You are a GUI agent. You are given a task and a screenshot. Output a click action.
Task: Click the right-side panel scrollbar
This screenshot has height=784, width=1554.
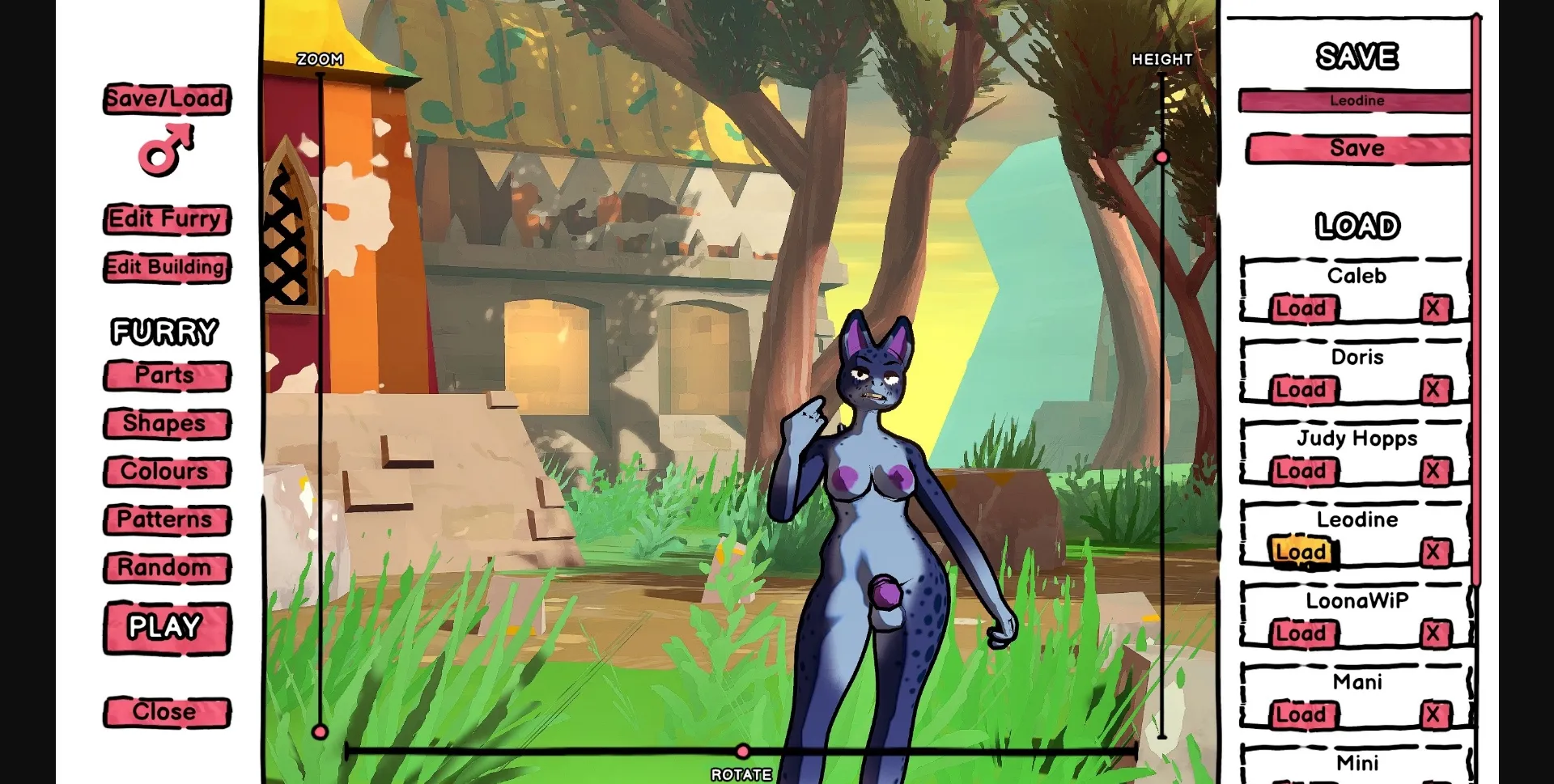tap(1479, 324)
